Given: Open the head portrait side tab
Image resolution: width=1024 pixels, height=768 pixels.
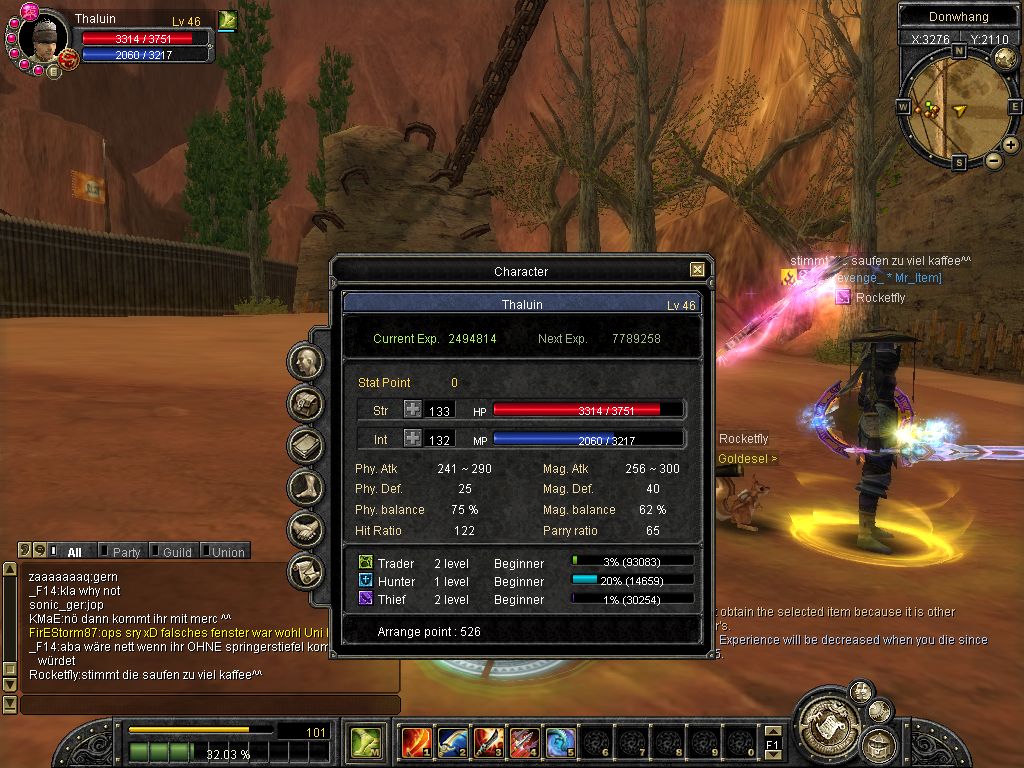Looking at the screenshot, I should click(x=305, y=362).
